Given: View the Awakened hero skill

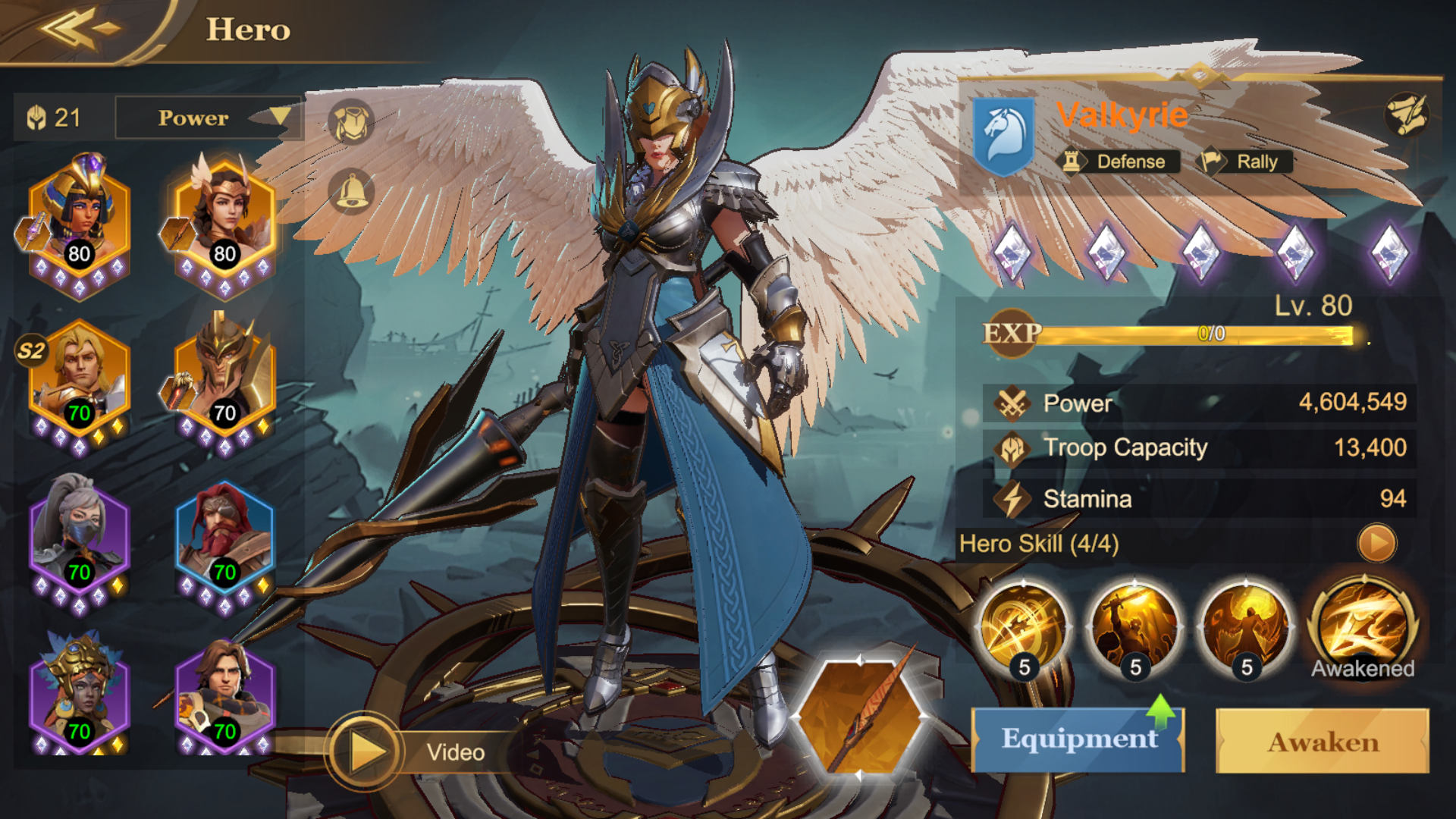Looking at the screenshot, I should click(1363, 627).
